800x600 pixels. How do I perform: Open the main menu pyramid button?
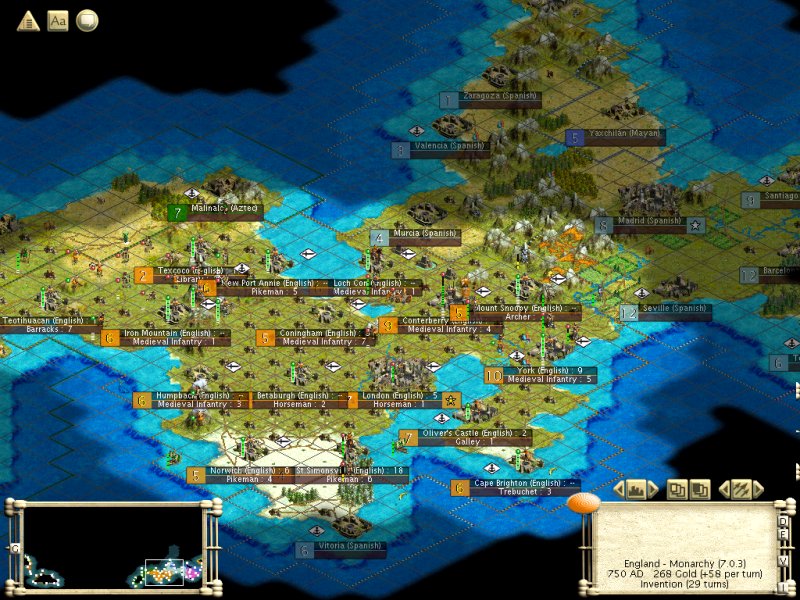point(27,20)
